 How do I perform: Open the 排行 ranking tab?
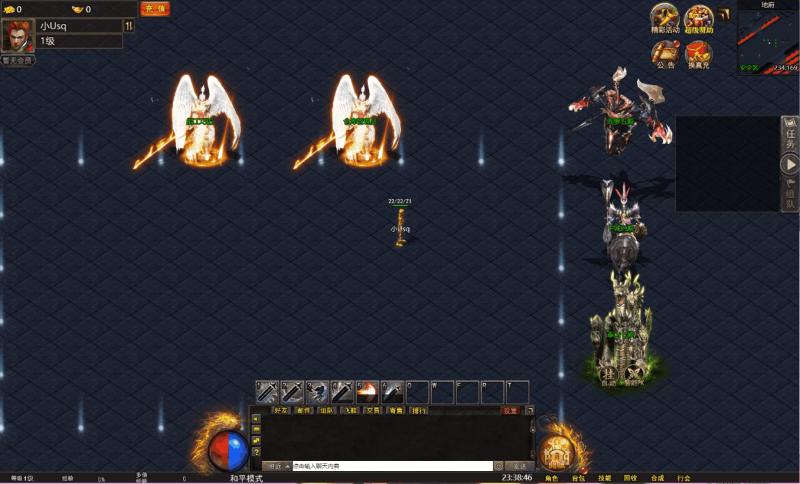point(419,410)
